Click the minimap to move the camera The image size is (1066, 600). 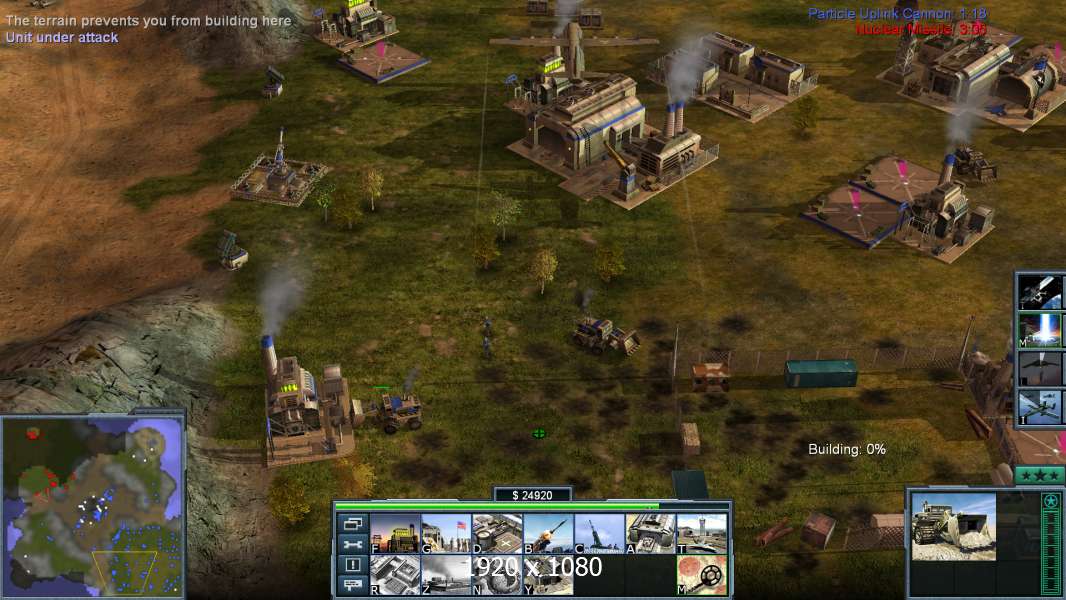click(92, 505)
